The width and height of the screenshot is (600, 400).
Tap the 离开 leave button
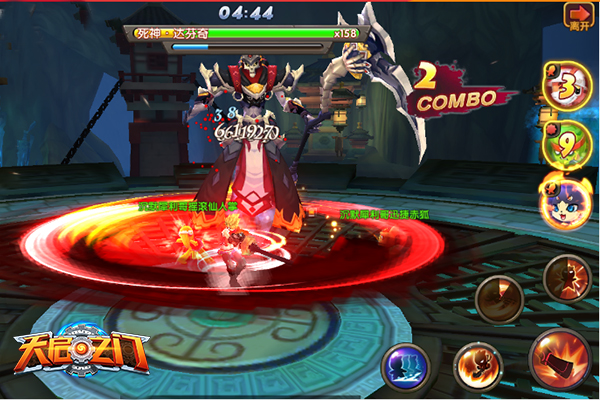click(x=579, y=17)
